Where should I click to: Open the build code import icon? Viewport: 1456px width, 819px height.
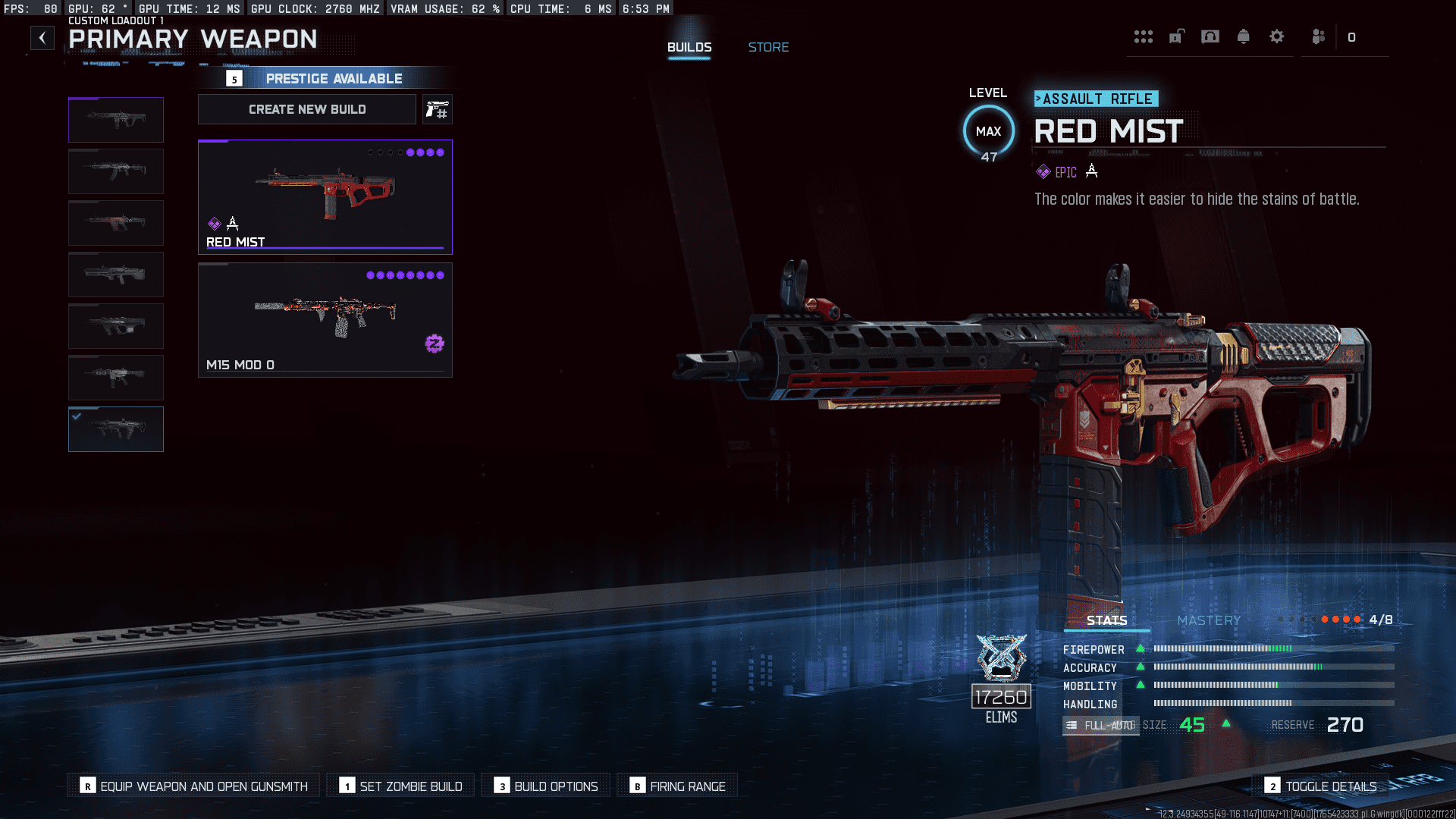click(438, 110)
